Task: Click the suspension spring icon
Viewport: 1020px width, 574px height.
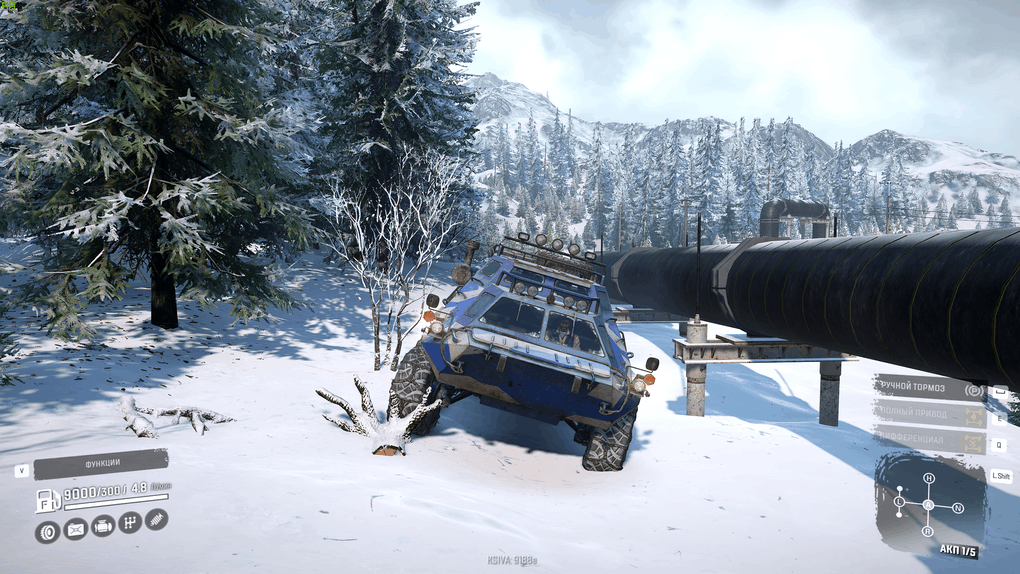Action: [x=156, y=519]
